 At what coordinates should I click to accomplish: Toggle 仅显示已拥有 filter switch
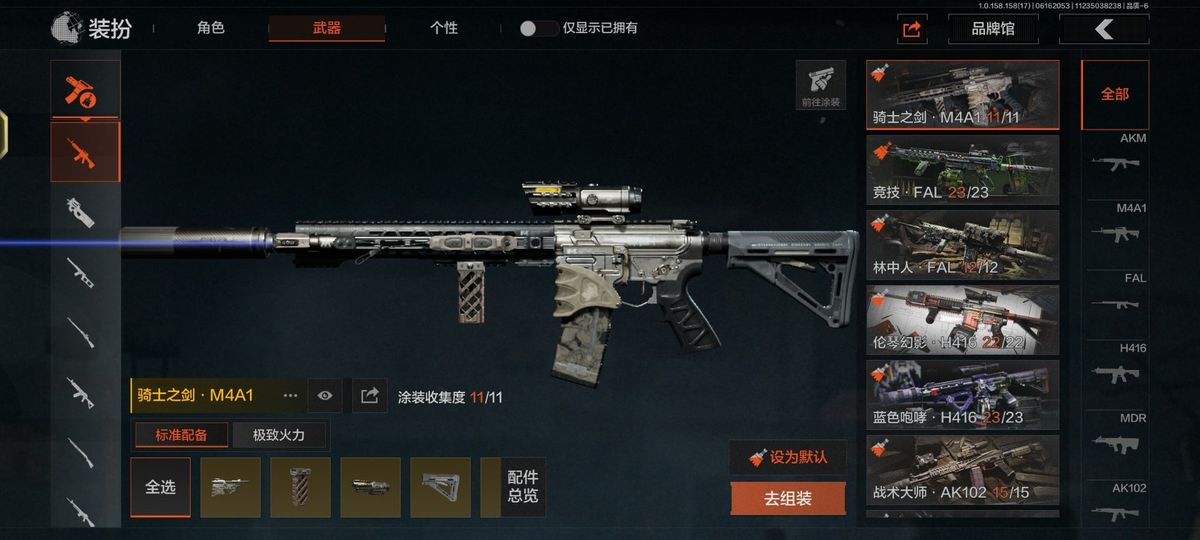(x=539, y=28)
